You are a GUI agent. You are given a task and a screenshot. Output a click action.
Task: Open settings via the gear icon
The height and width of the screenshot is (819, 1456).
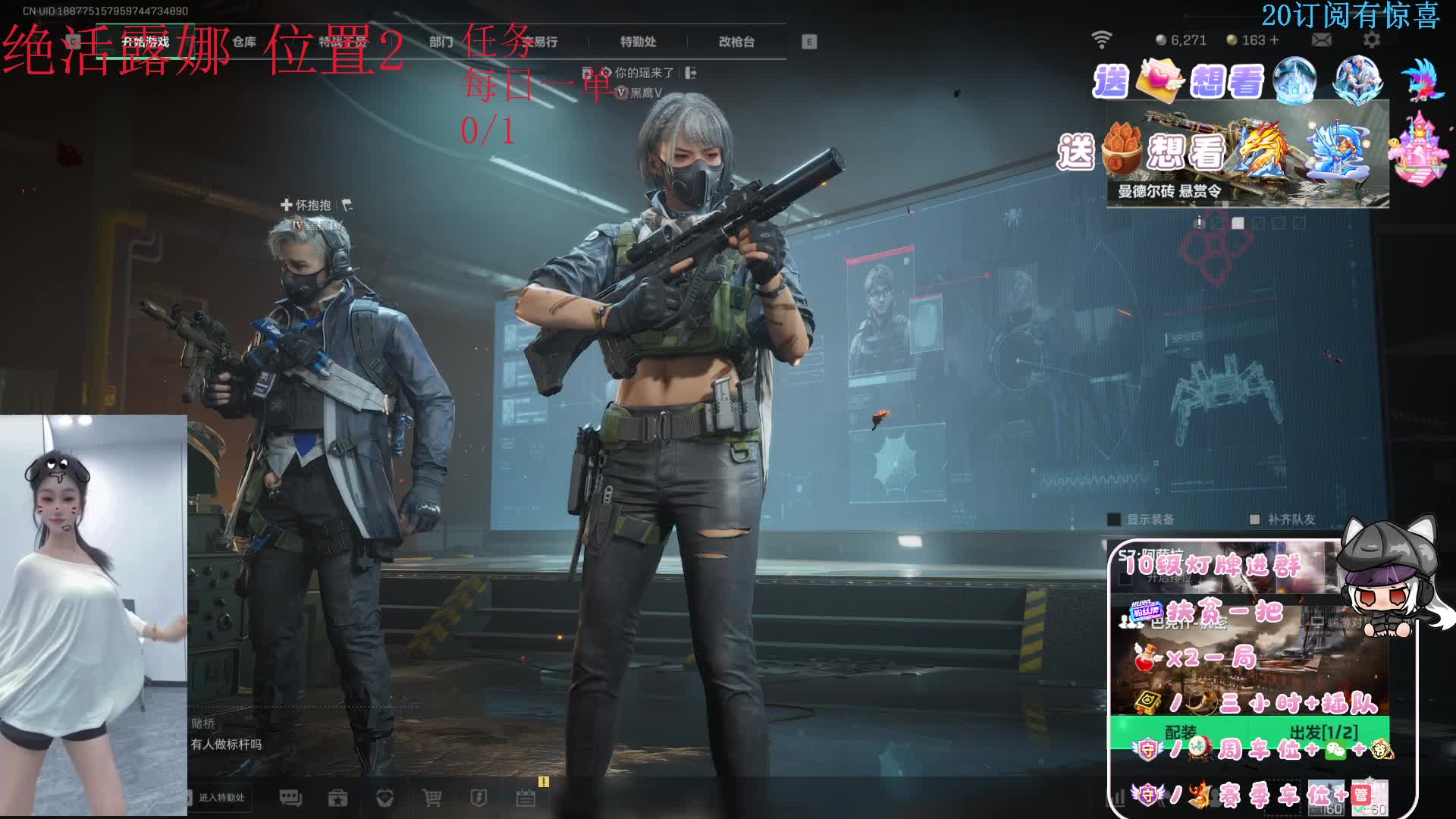pos(1371,40)
